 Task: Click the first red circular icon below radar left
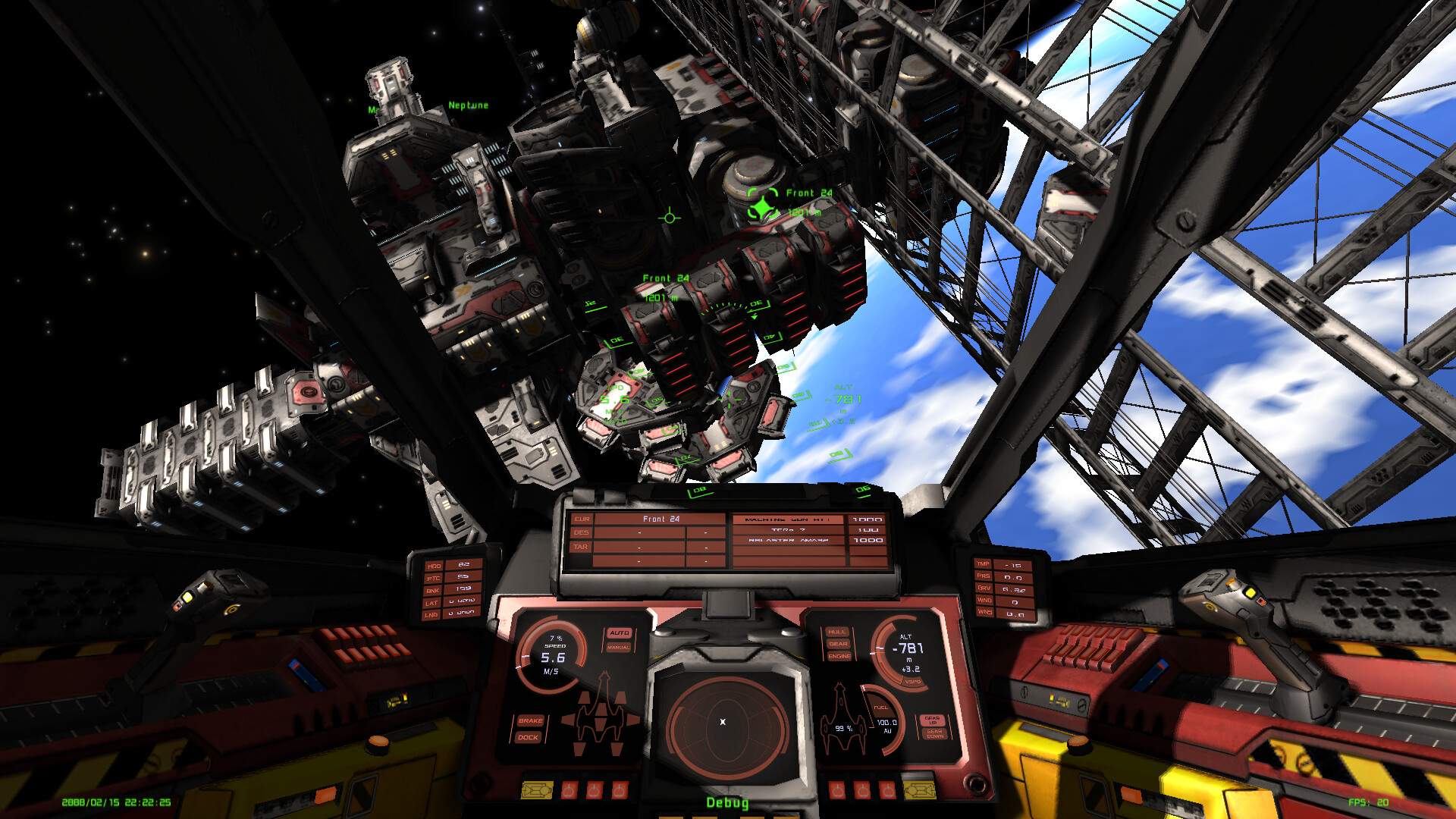[570, 790]
